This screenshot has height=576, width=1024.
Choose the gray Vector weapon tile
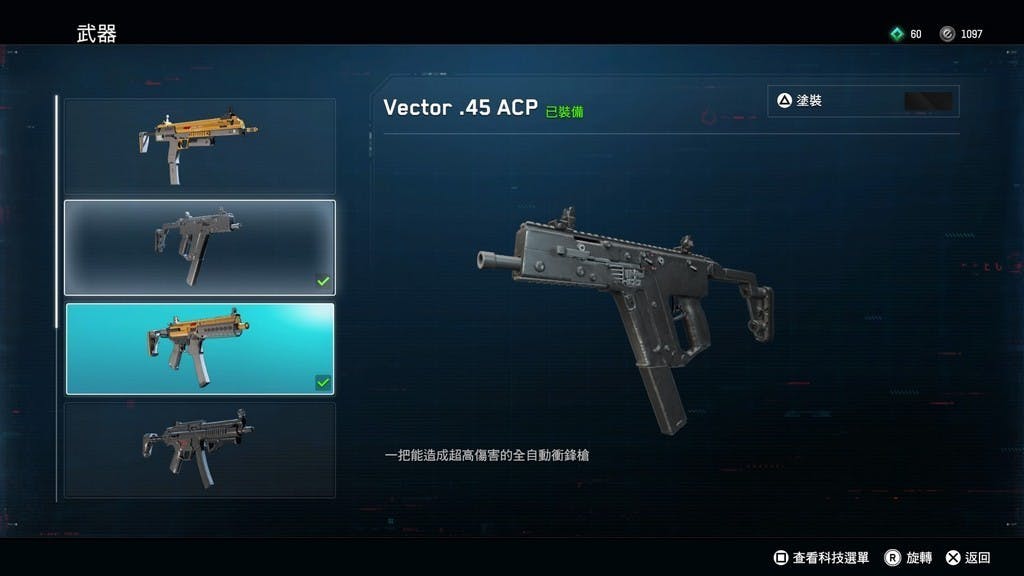(x=200, y=248)
